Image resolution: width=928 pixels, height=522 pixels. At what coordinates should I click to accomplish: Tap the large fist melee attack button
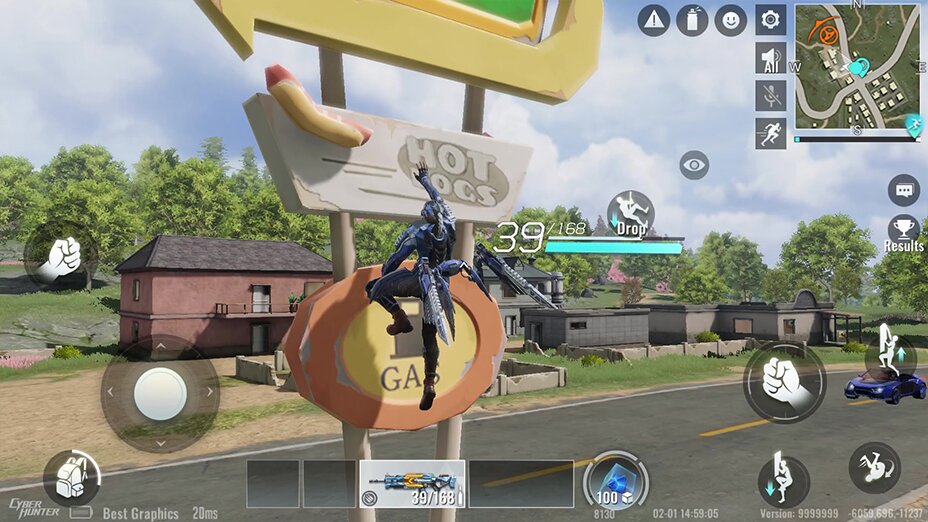[784, 382]
